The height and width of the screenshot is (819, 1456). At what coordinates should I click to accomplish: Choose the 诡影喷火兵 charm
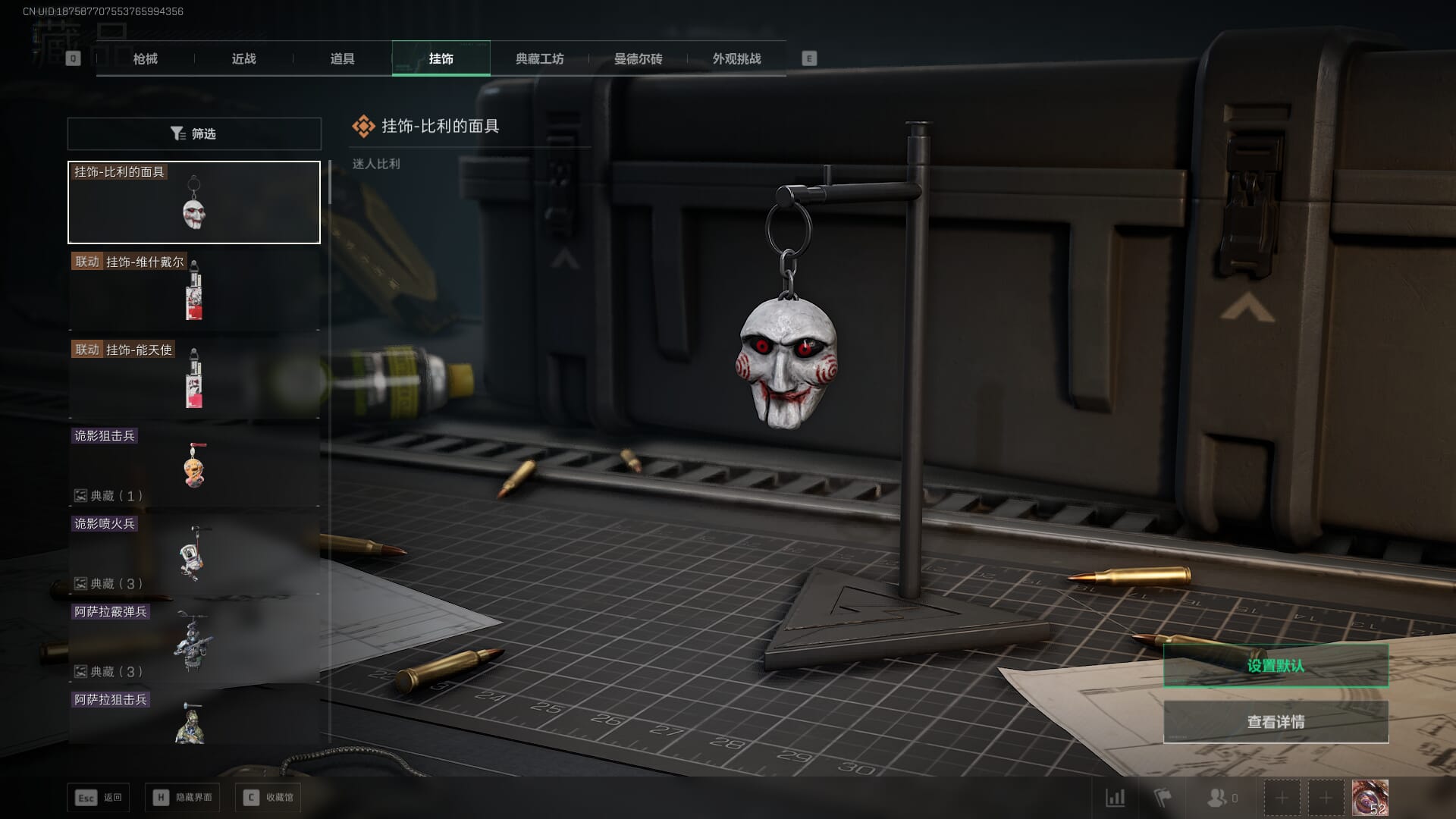tap(194, 554)
